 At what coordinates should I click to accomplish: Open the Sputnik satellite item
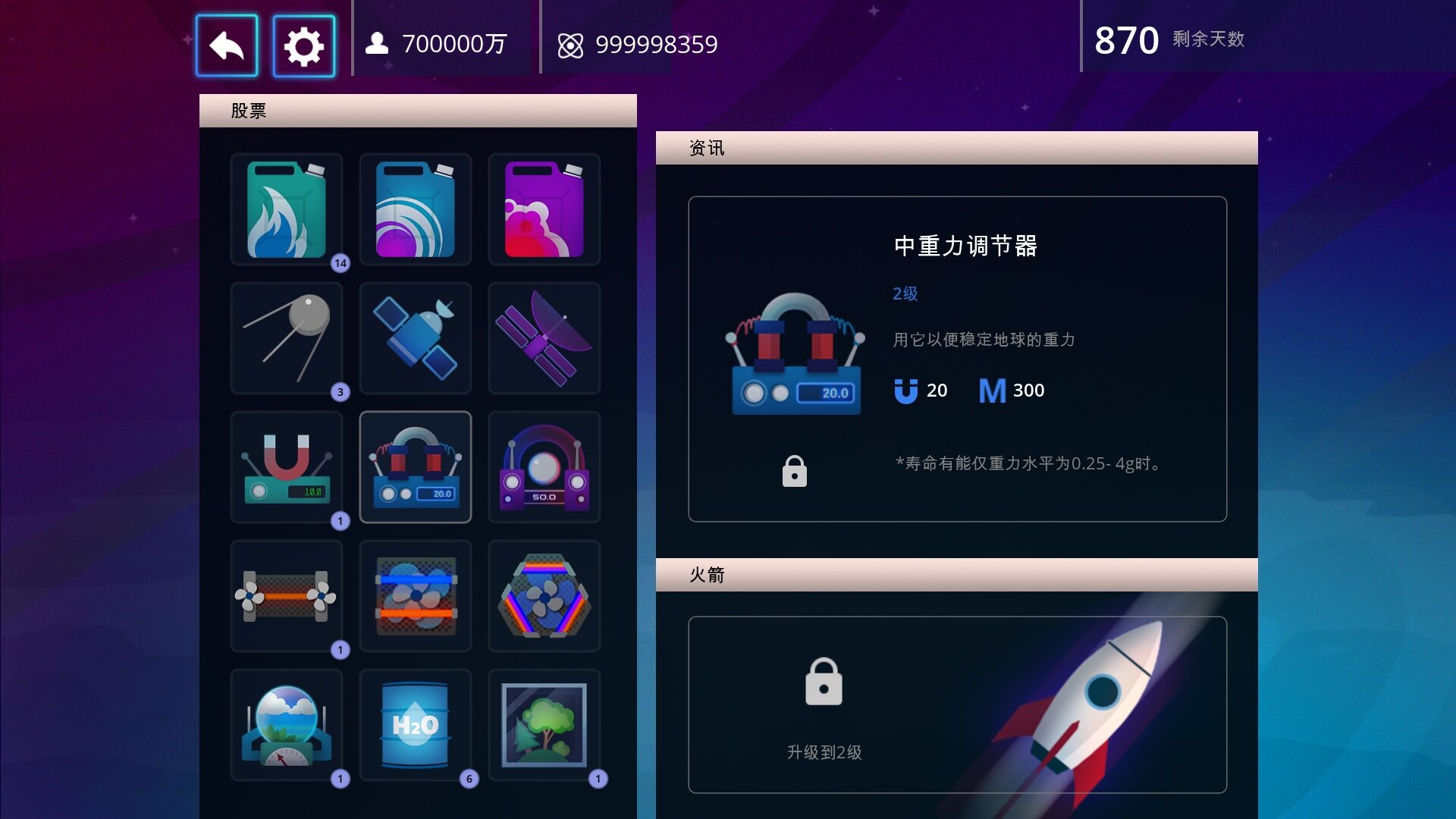click(287, 339)
